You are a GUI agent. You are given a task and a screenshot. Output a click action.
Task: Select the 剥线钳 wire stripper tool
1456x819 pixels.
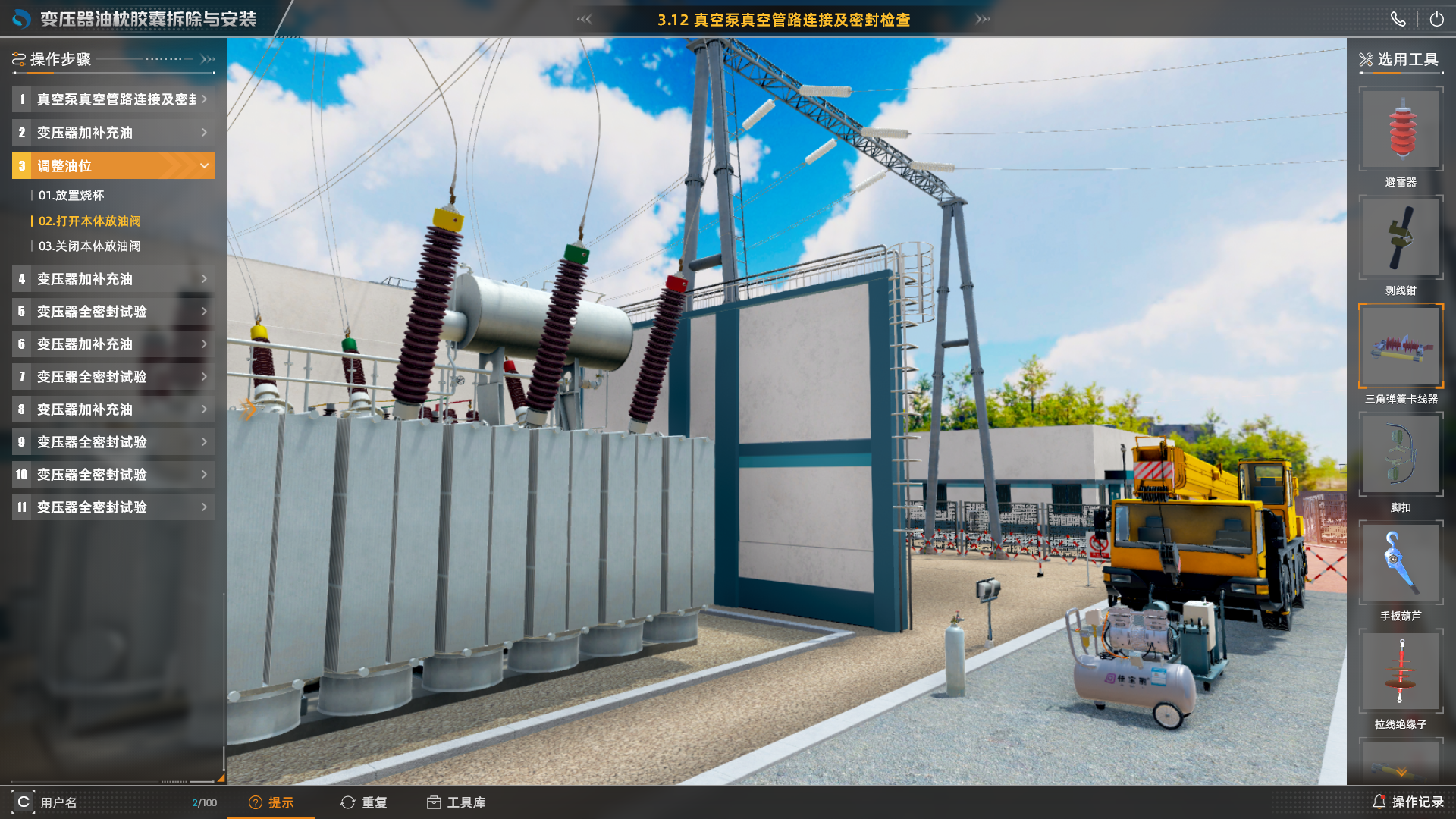tap(1401, 239)
